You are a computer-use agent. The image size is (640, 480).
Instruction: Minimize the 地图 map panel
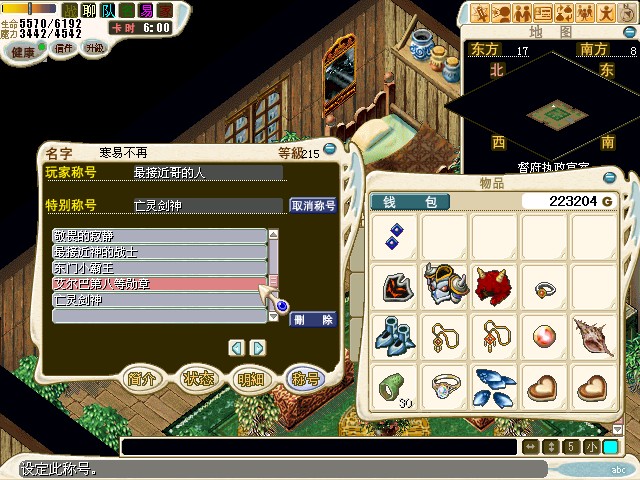point(630,34)
